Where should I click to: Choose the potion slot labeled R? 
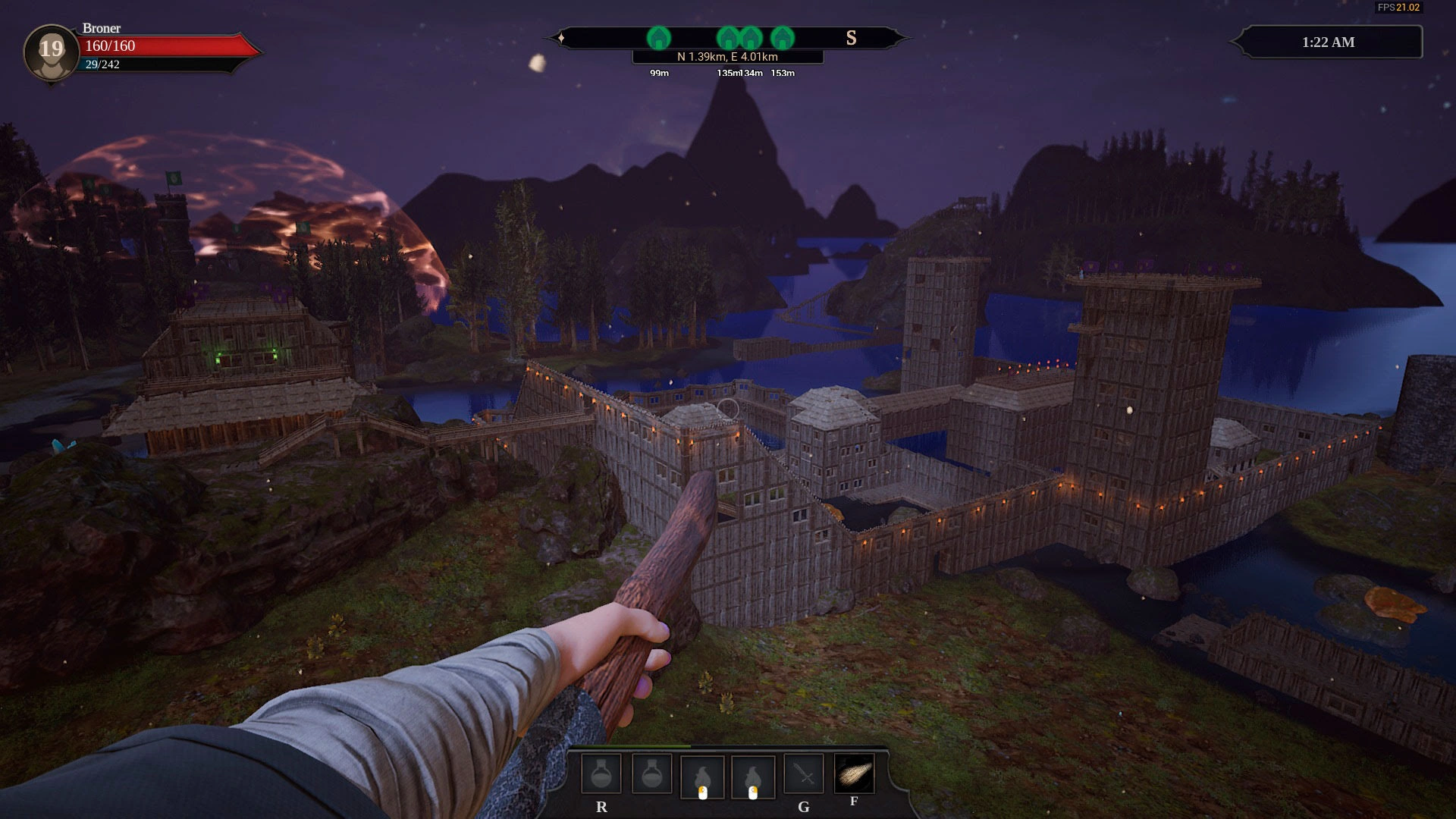601,775
